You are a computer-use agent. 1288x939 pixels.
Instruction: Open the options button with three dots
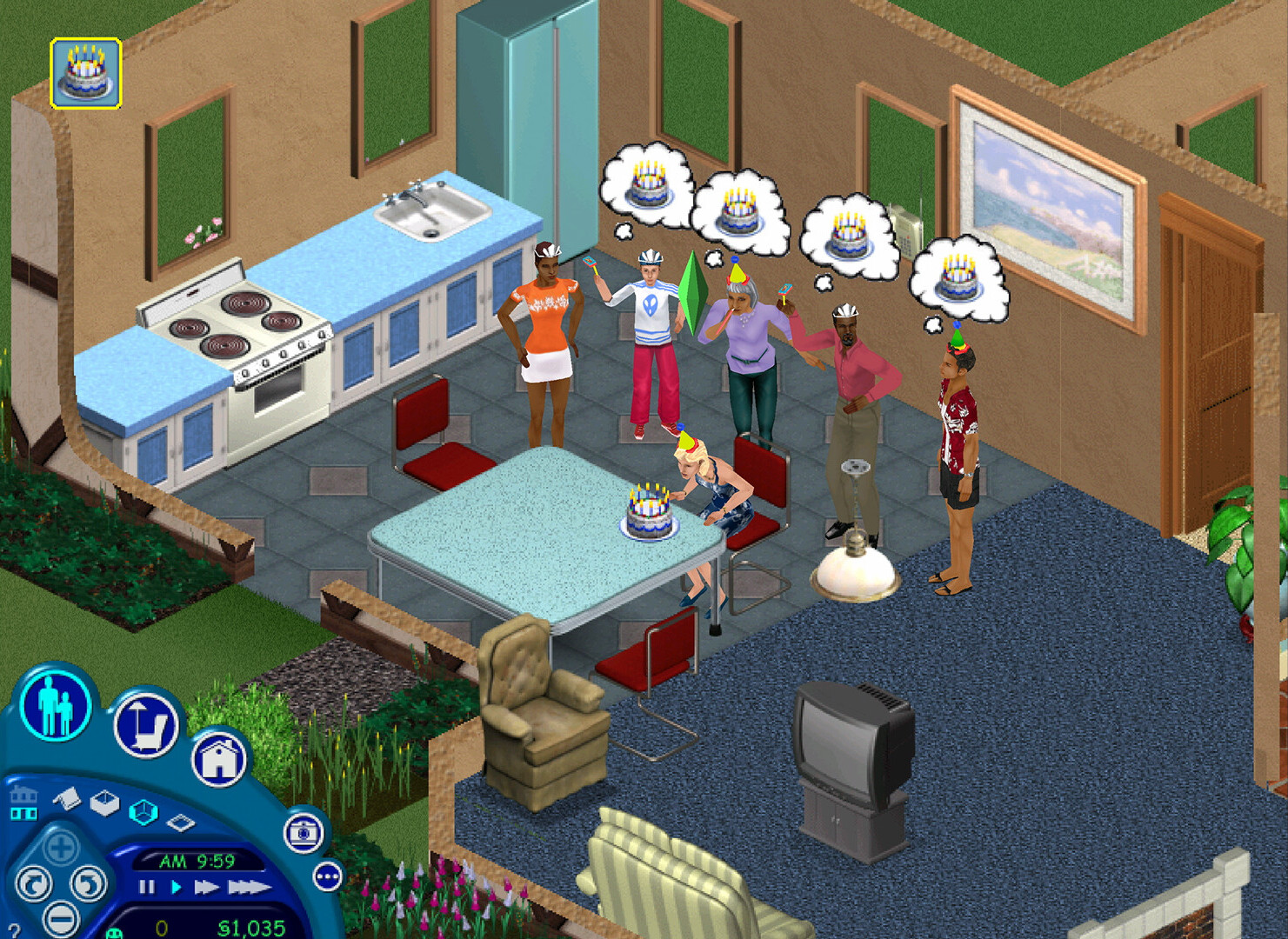click(327, 877)
